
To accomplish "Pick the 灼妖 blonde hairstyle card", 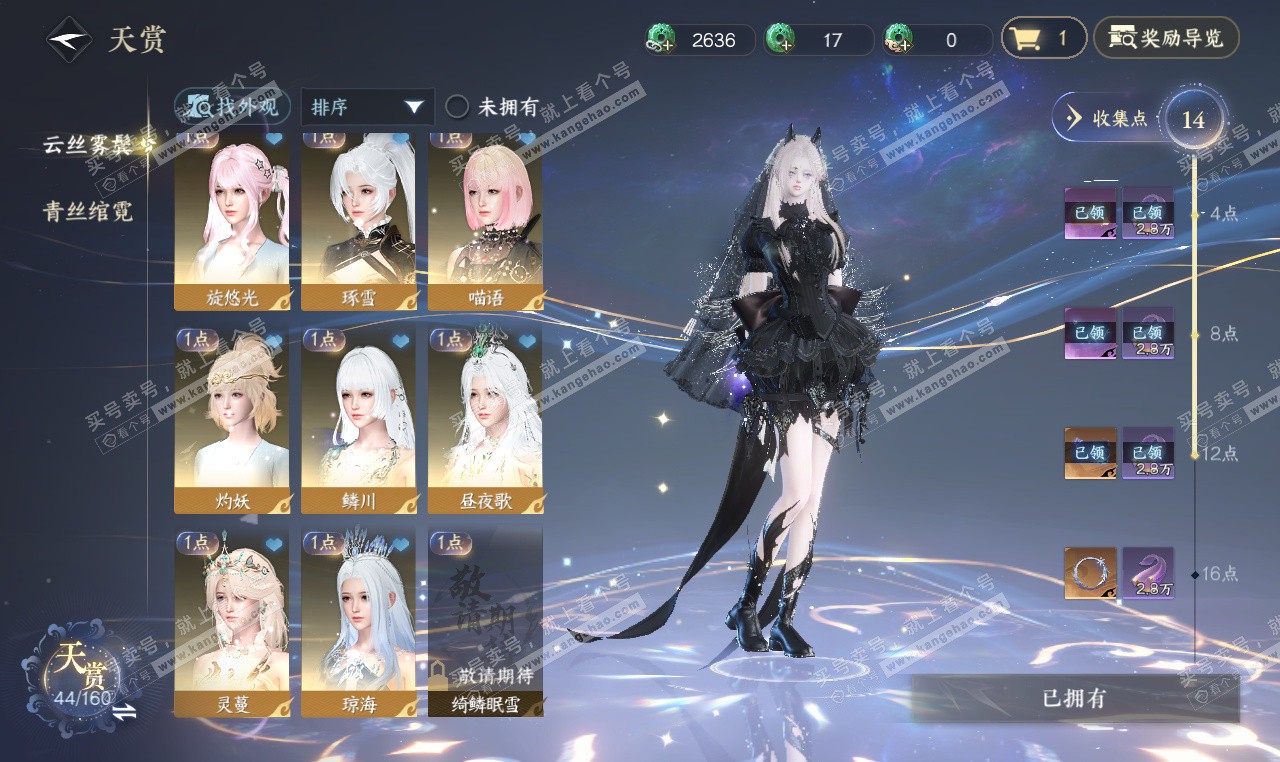I will click(x=232, y=420).
